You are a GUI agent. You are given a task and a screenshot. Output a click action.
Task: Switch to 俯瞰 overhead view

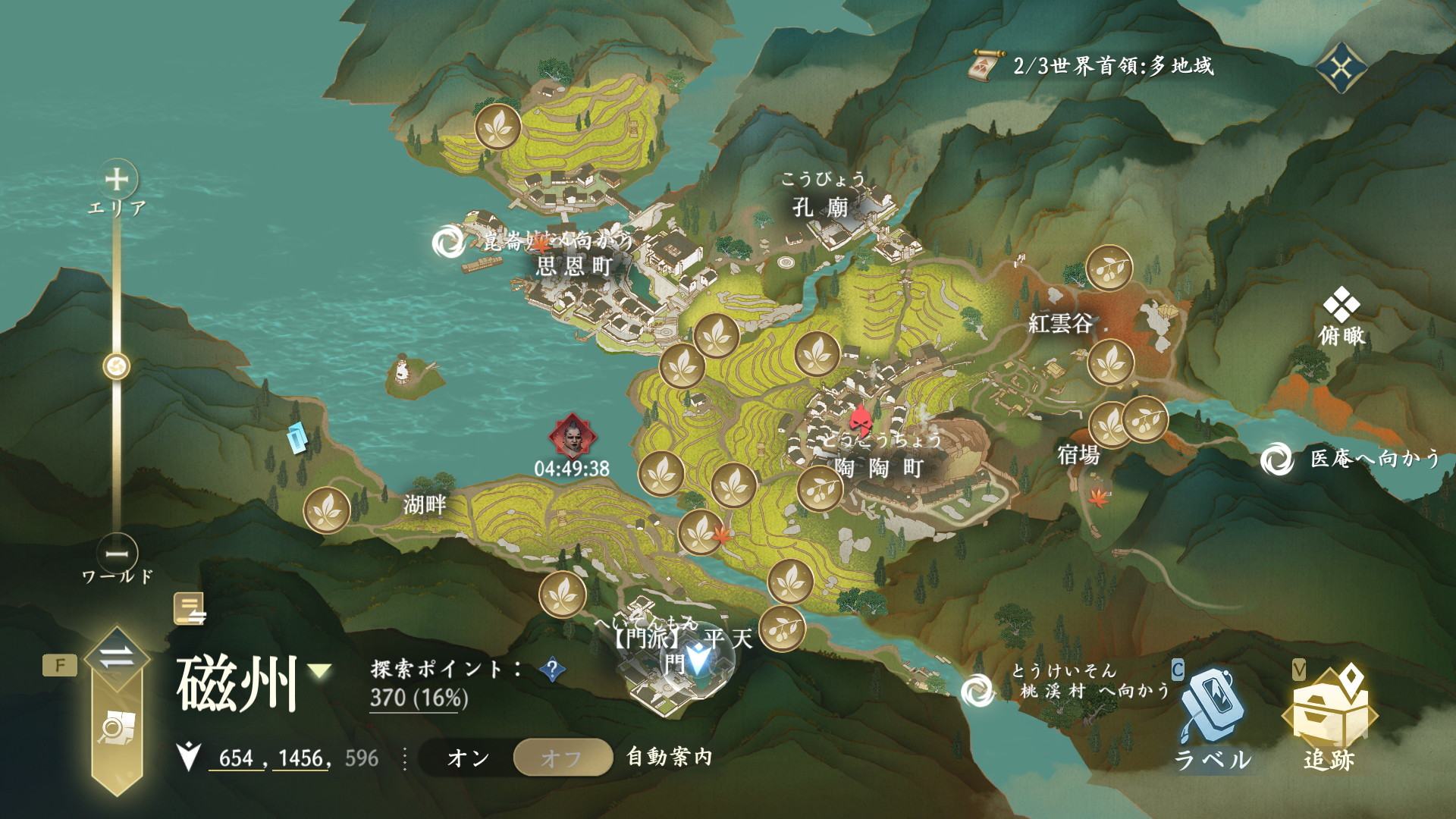coord(1341,318)
